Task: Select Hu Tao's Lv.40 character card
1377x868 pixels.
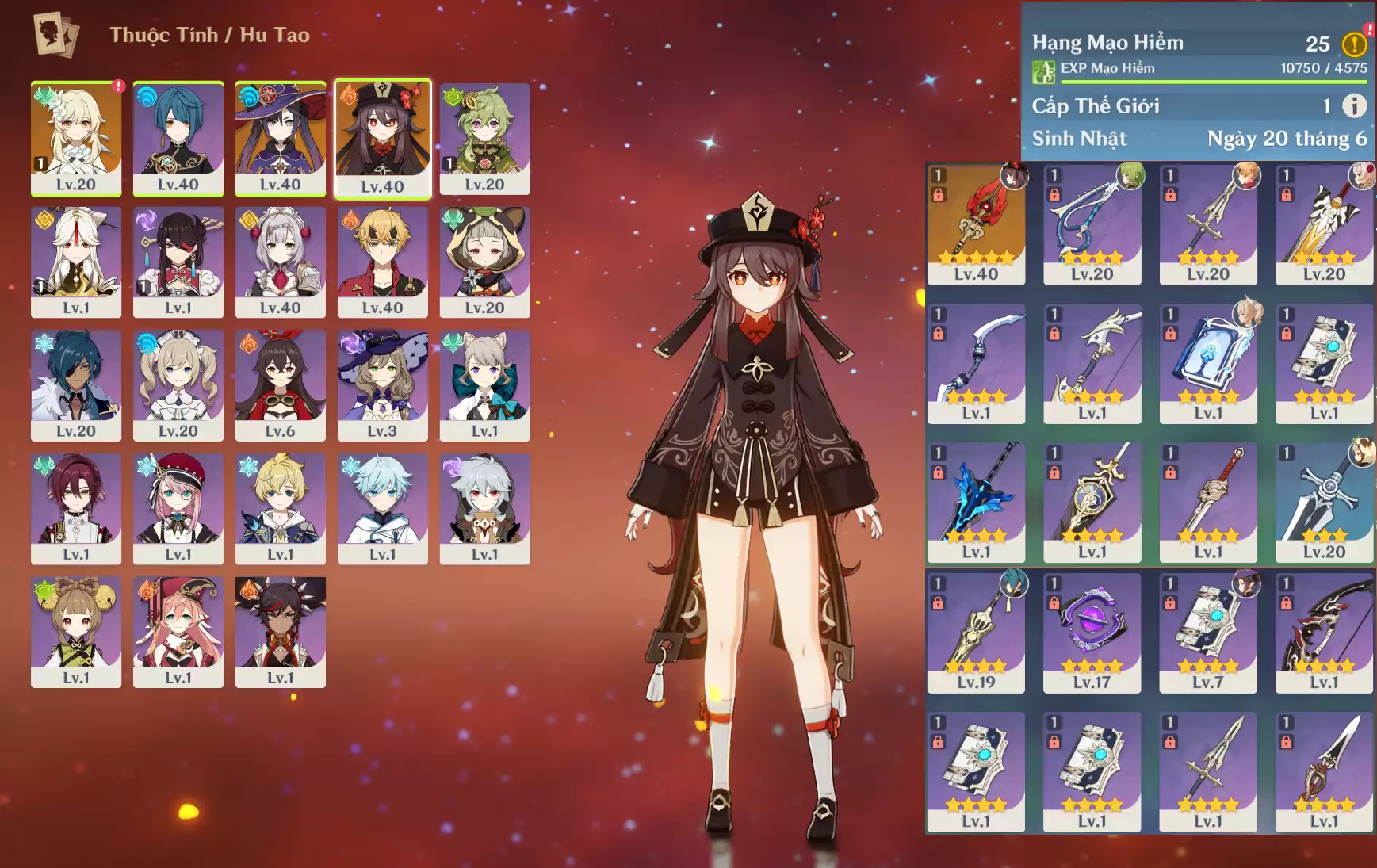Action: pyautogui.click(x=382, y=138)
